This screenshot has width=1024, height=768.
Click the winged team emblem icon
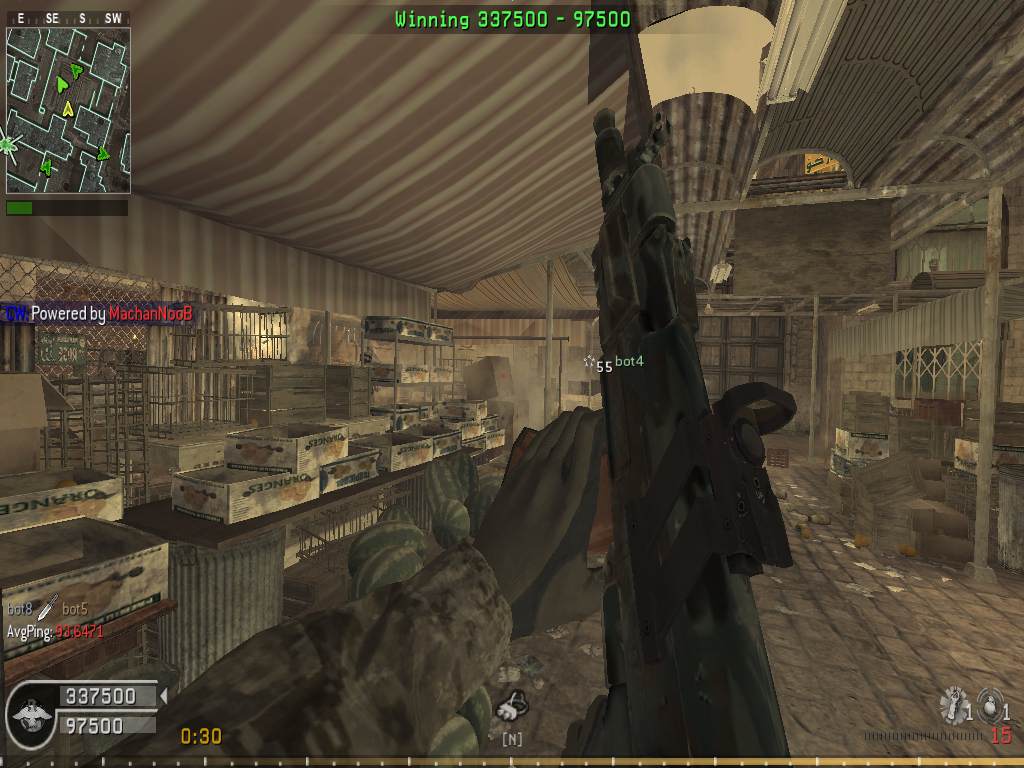pos(28,712)
